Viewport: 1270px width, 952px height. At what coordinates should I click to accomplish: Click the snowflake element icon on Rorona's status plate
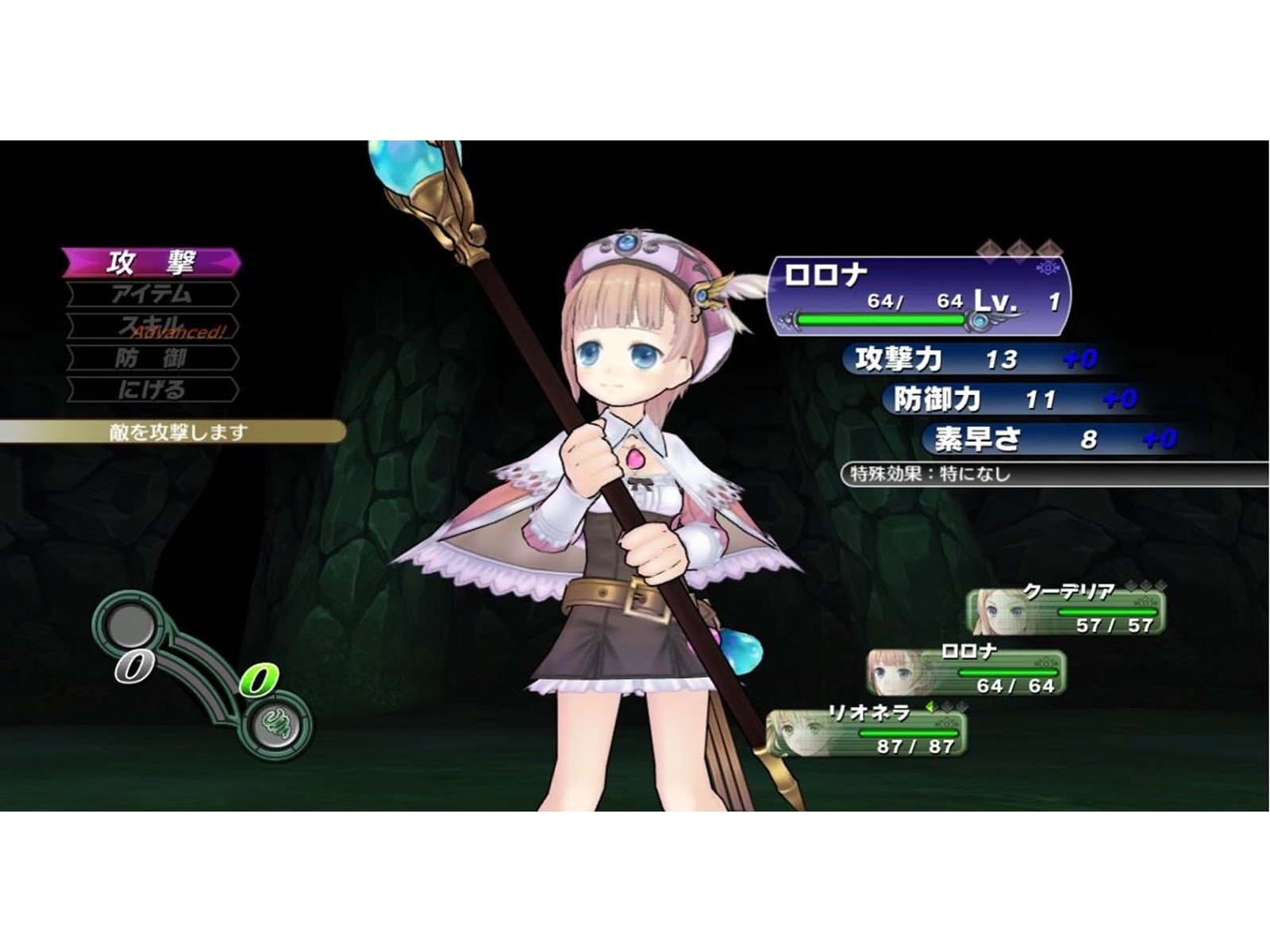point(1048,268)
